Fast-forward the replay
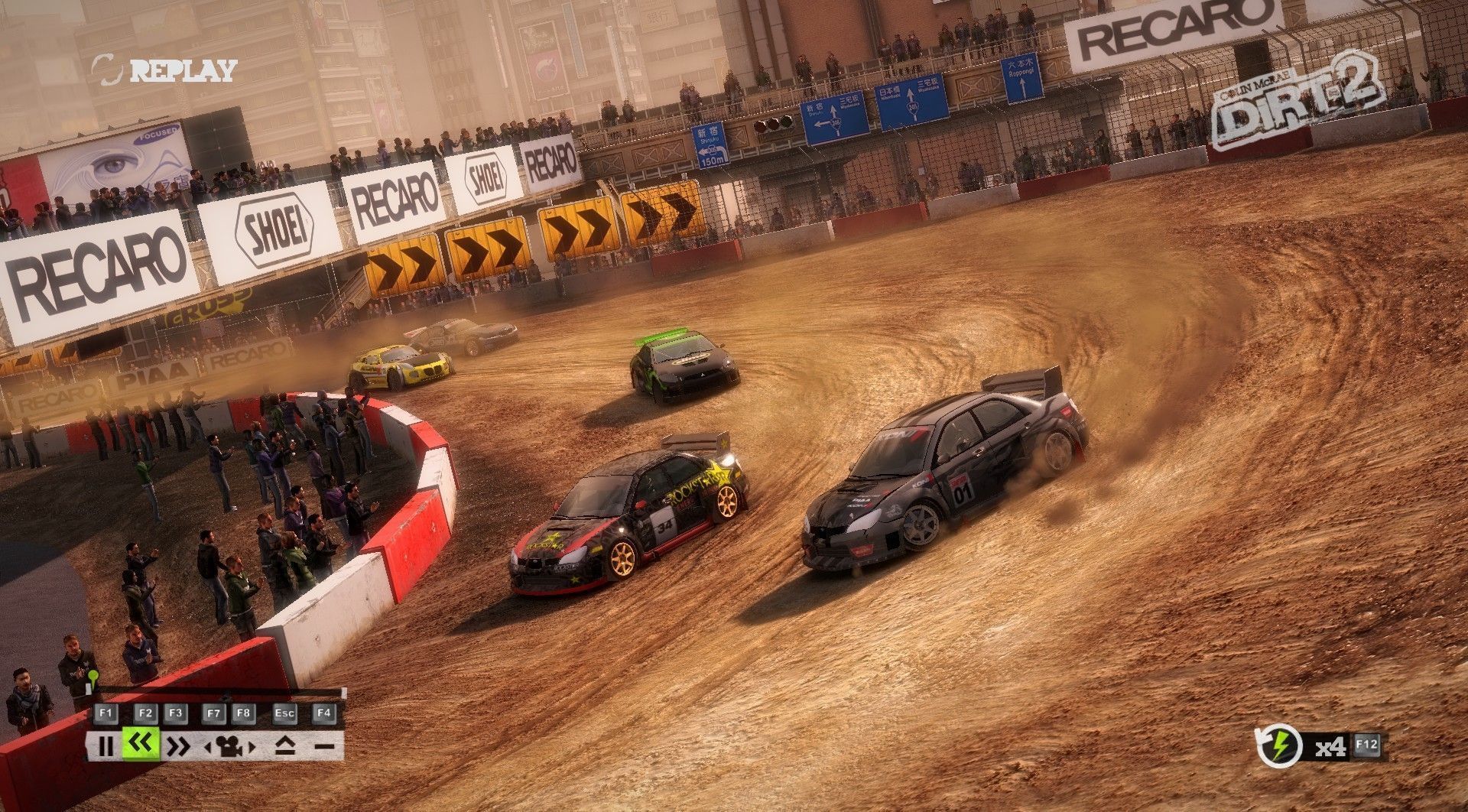The width and height of the screenshot is (1468, 812). [178, 745]
